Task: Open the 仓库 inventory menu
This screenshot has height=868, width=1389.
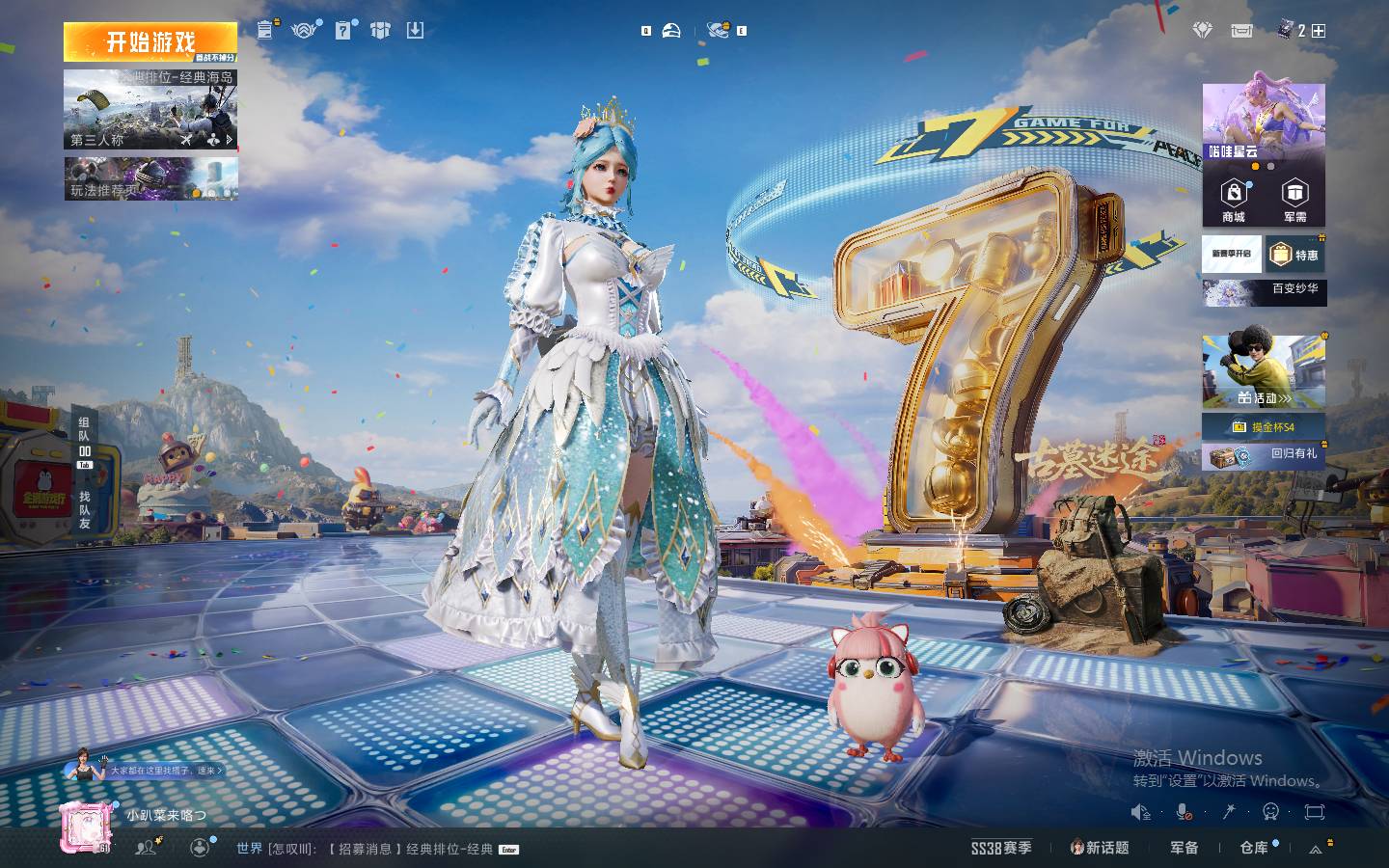Action: click(x=1254, y=848)
